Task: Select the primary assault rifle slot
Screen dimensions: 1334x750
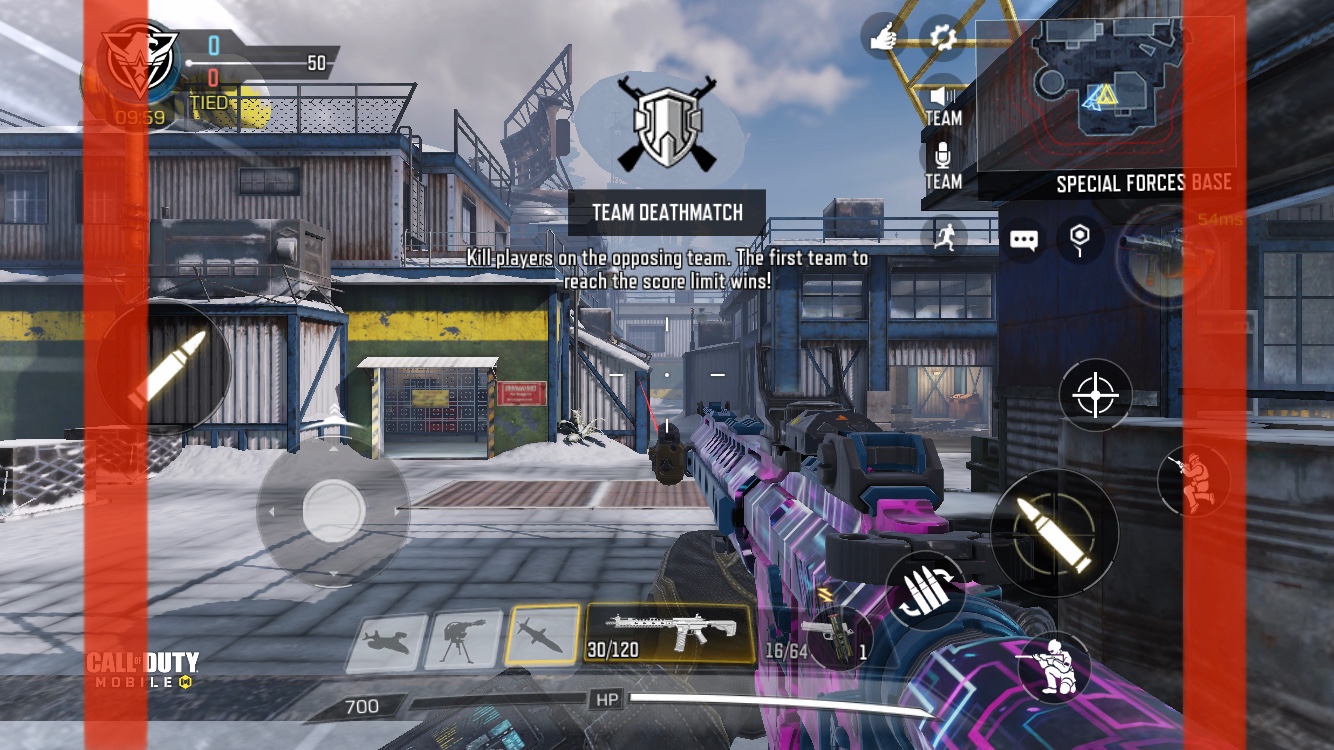Action: pos(669,633)
